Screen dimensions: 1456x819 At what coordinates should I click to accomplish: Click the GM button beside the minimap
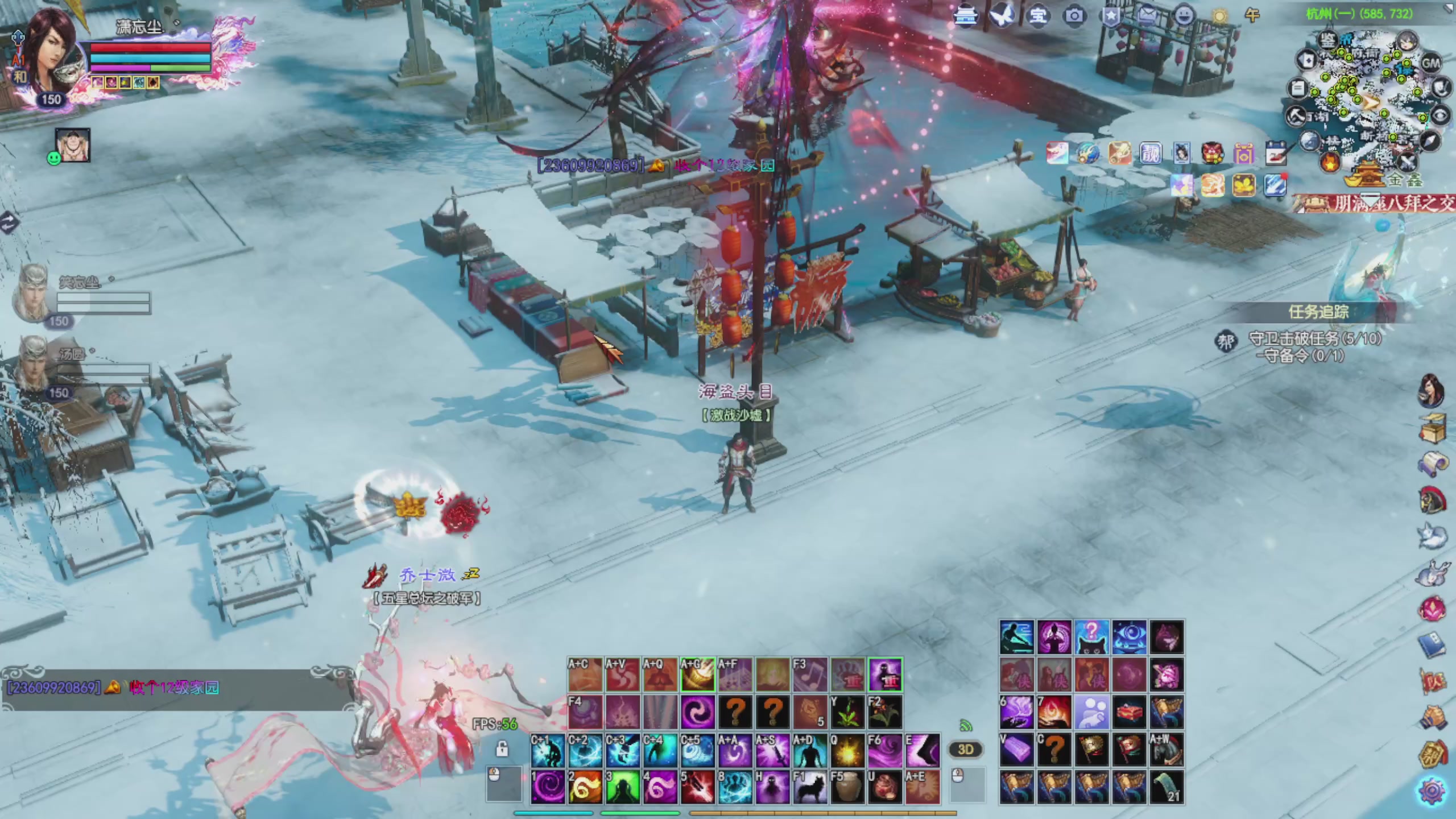pos(1430,63)
